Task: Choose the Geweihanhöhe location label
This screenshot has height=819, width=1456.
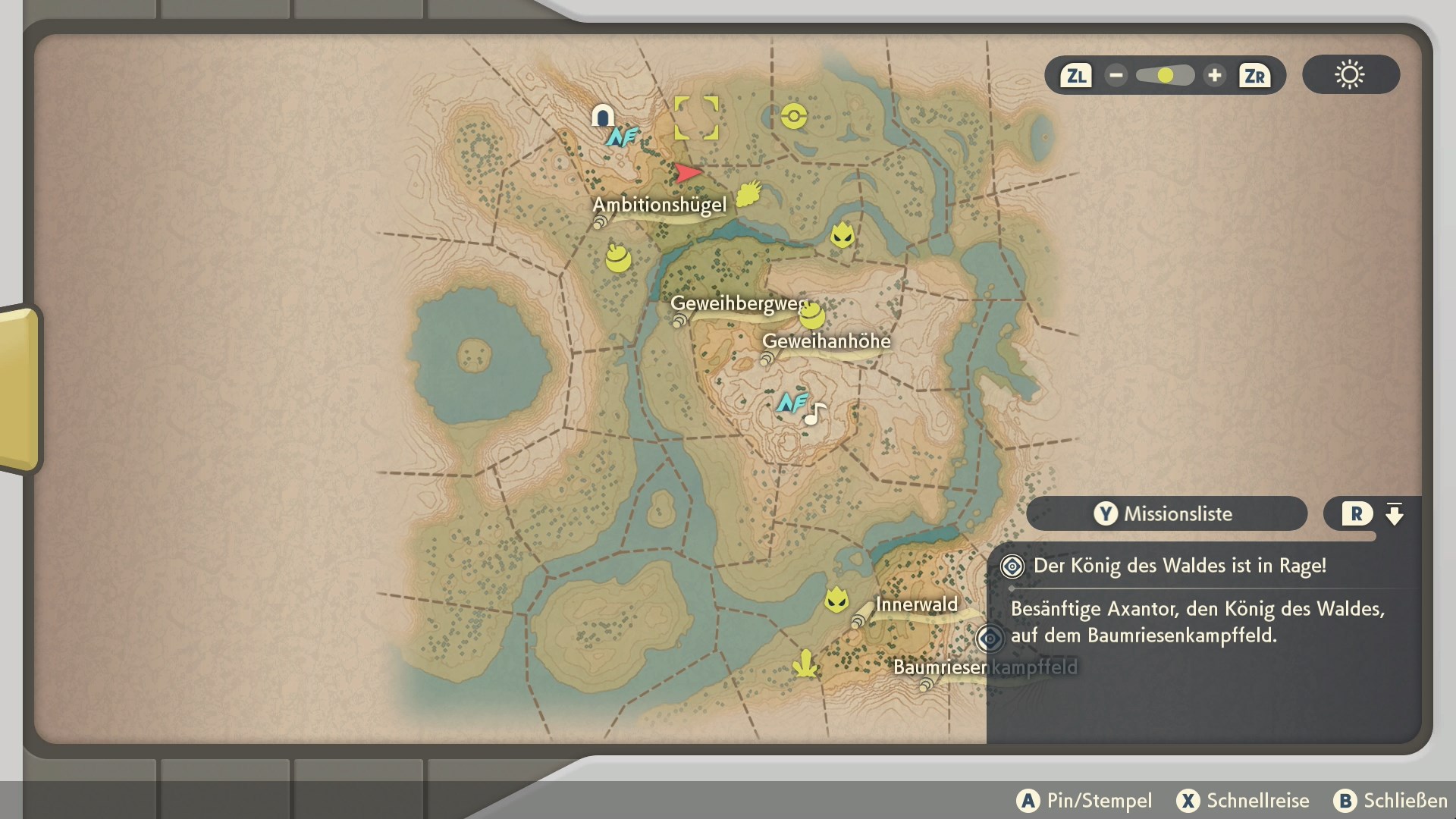Action: 826,341
